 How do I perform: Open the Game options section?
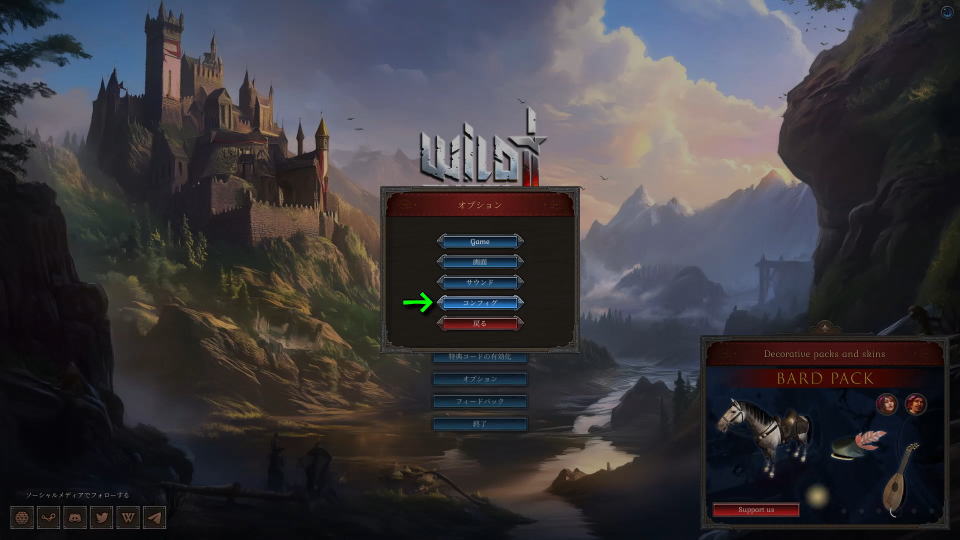pyautogui.click(x=479, y=241)
